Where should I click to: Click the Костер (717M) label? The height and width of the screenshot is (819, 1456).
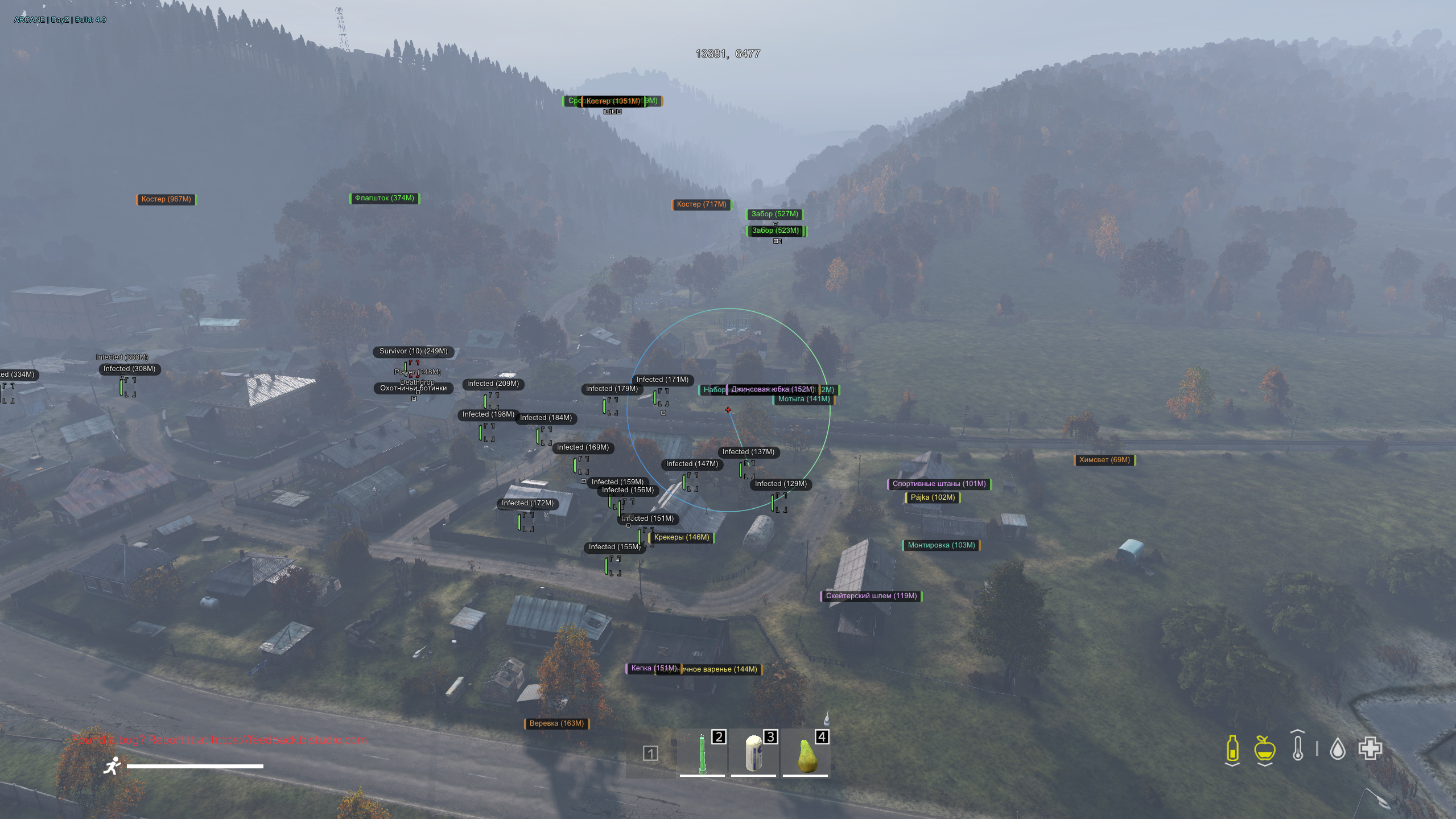[x=701, y=204]
